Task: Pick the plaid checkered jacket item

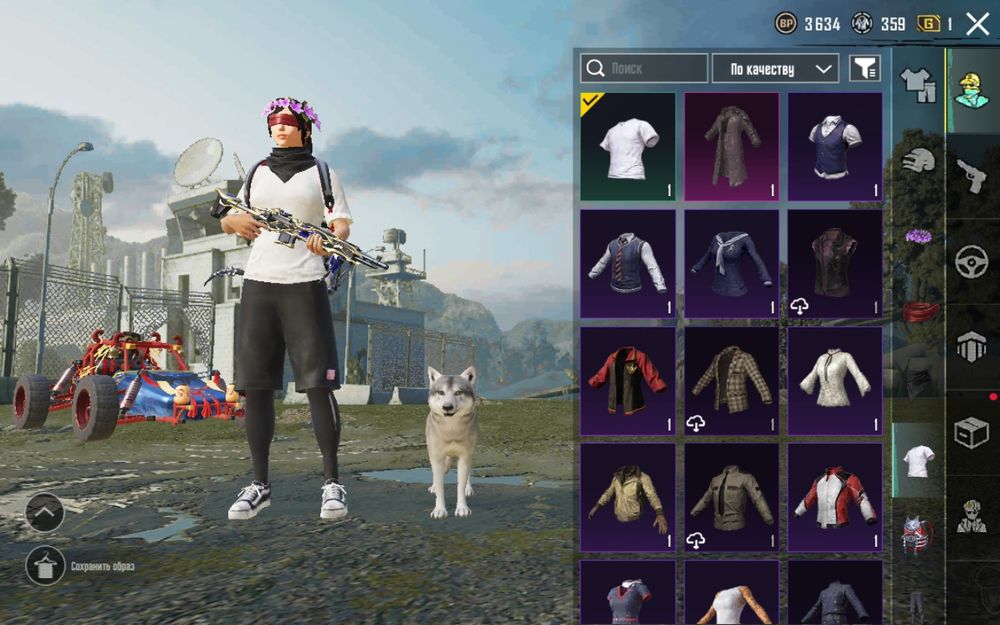Action: point(731,381)
